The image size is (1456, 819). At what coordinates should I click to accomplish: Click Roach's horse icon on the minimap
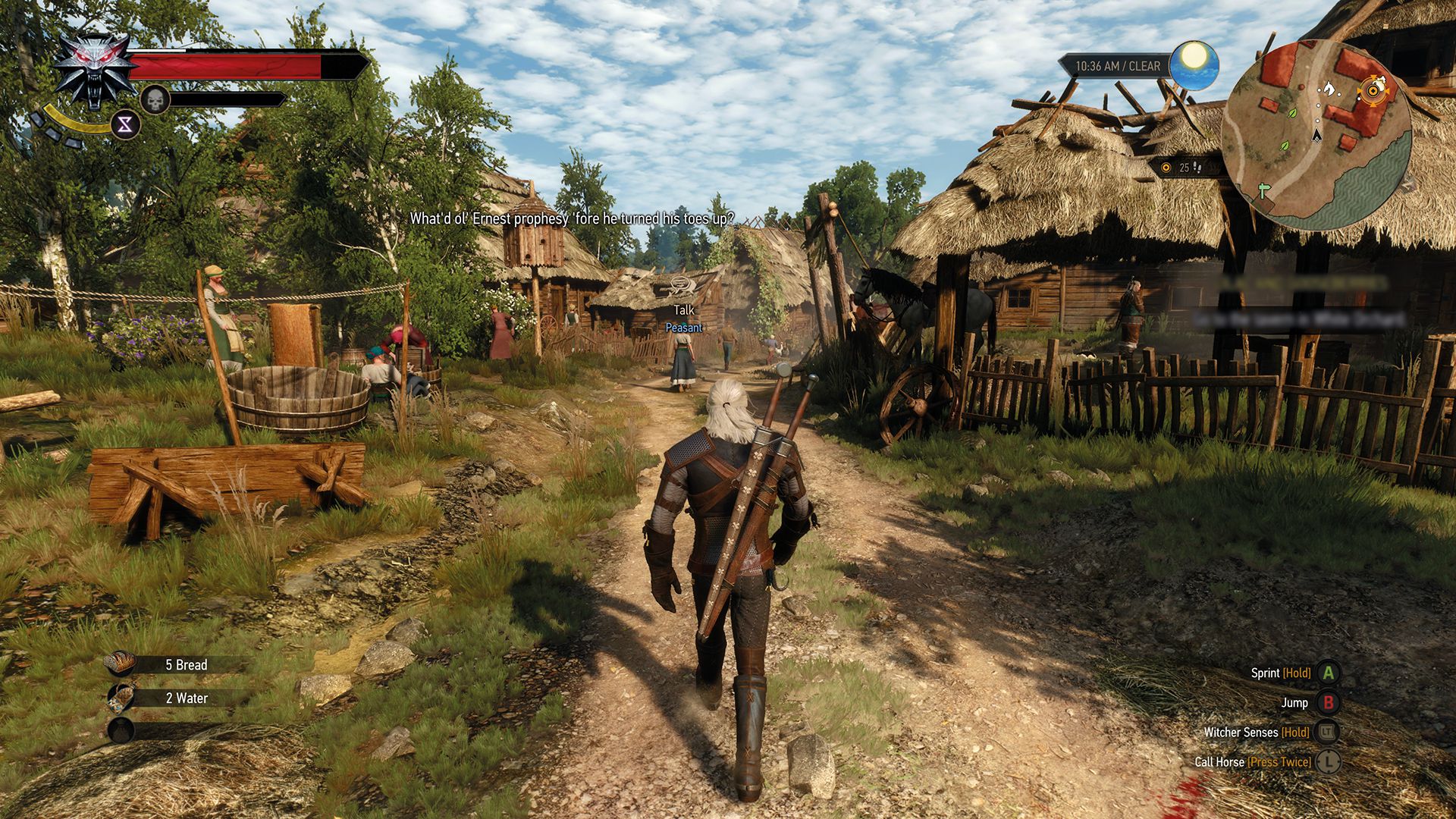click(x=1329, y=89)
